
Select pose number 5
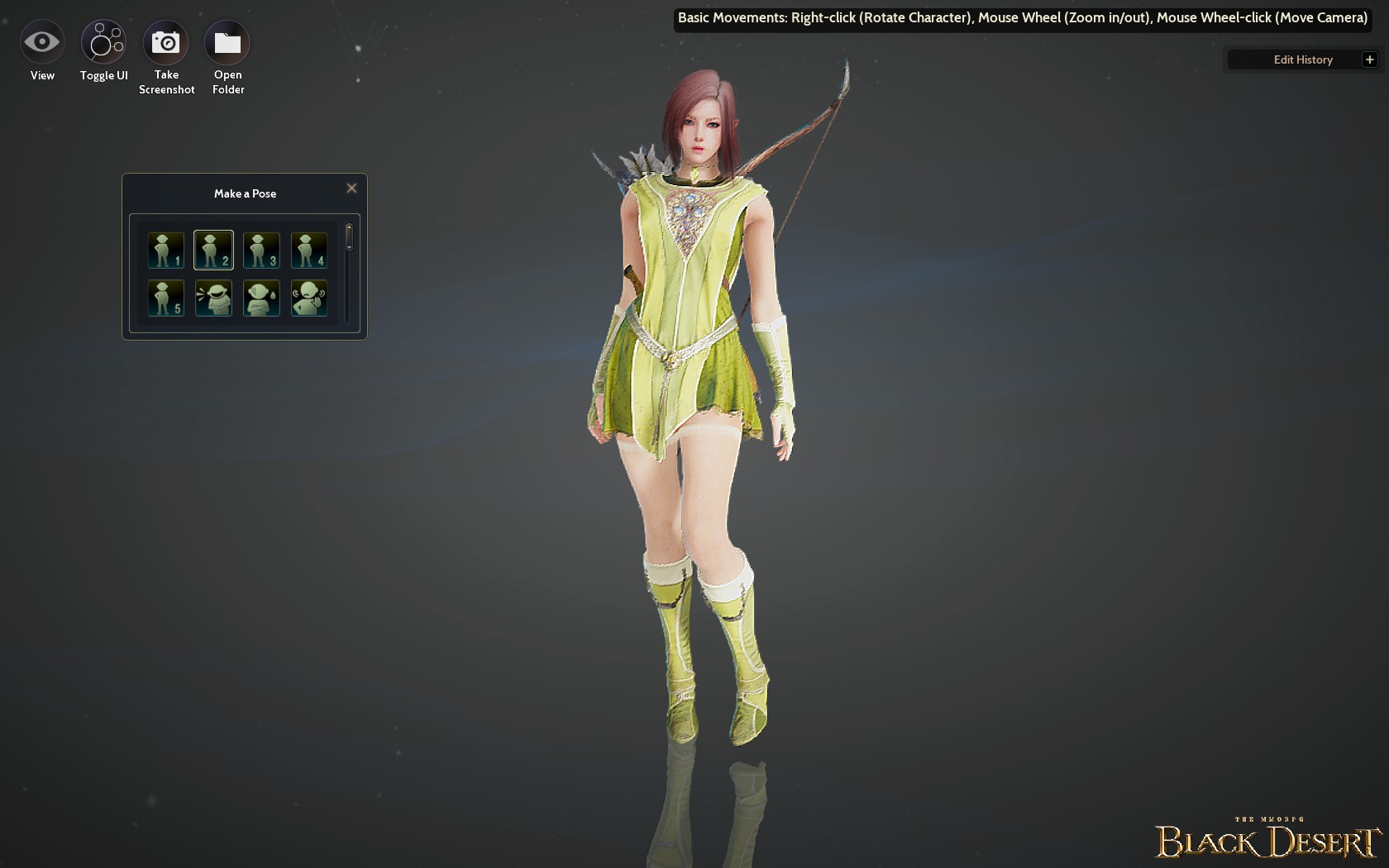point(165,298)
